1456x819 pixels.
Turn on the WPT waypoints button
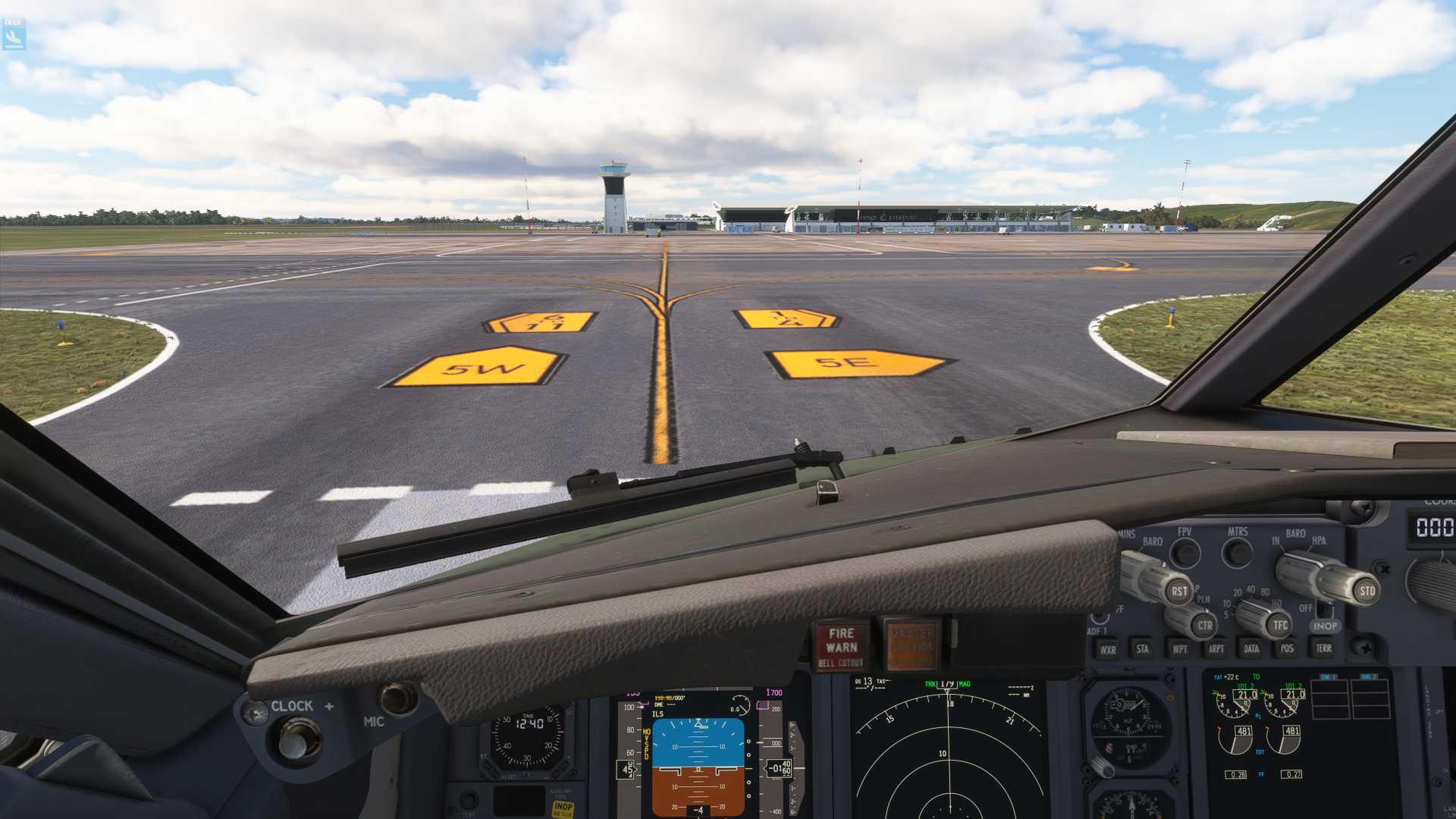point(1180,649)
